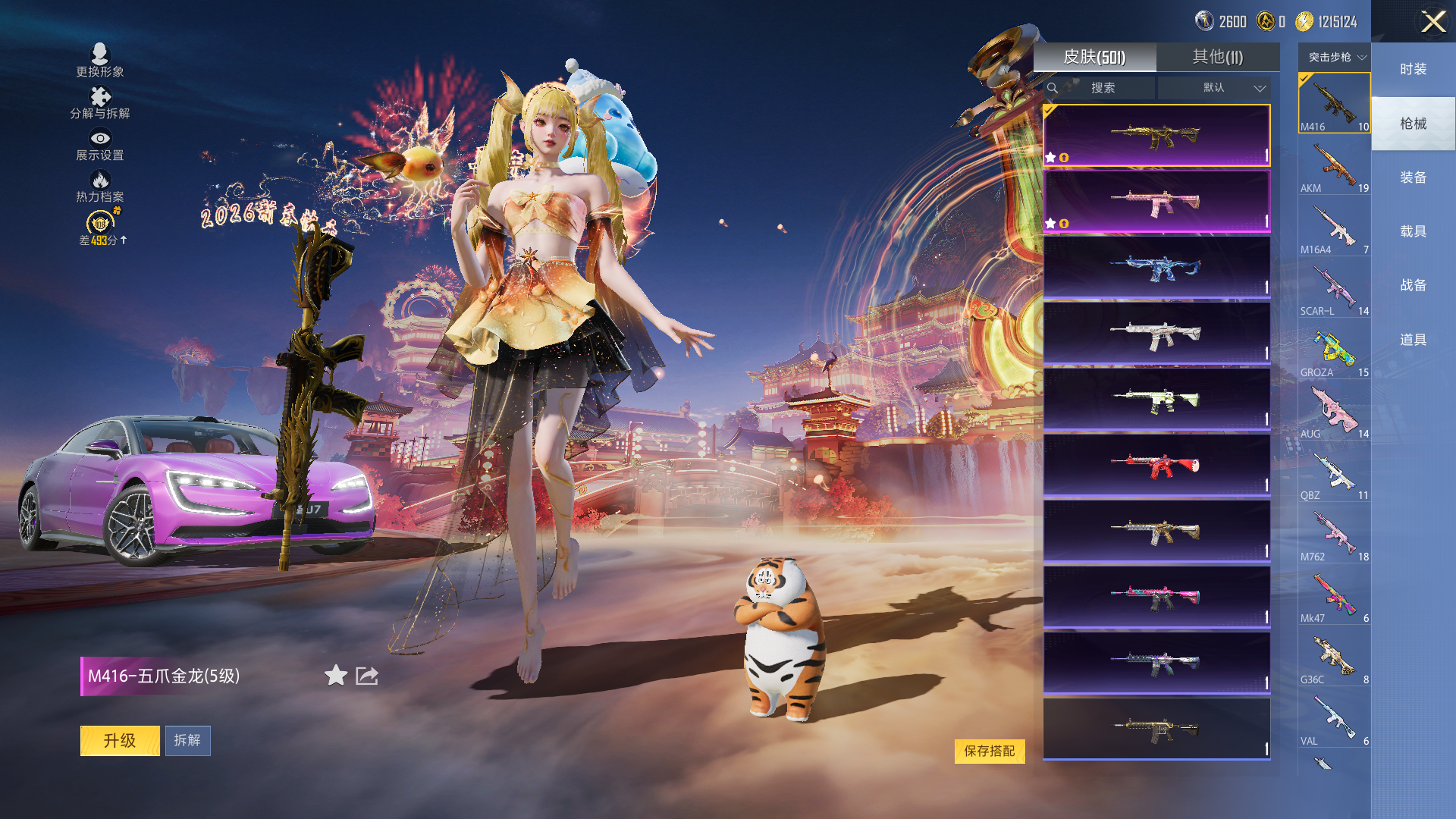Open 更换形象 change appearance
Viewport: 1456px width, 819px height.
[100, 61]
